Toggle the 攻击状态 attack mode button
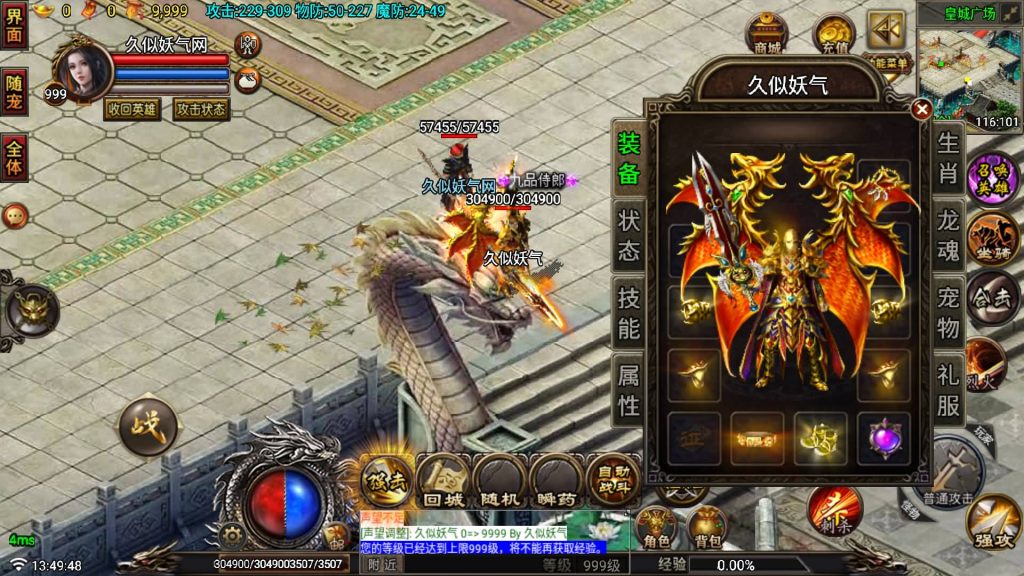The image size is (1024, 576). 201,109
